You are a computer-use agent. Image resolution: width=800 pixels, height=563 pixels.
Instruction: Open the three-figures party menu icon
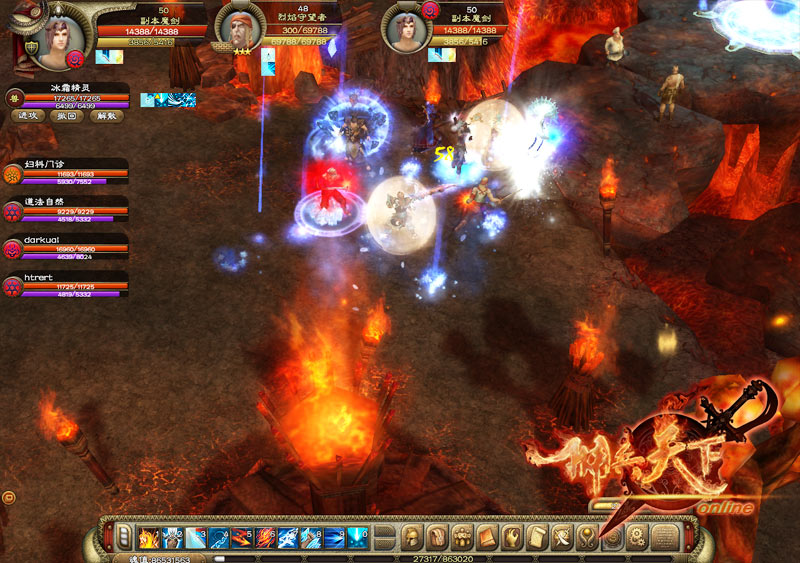pyautogui.click(x=461, y=537)
